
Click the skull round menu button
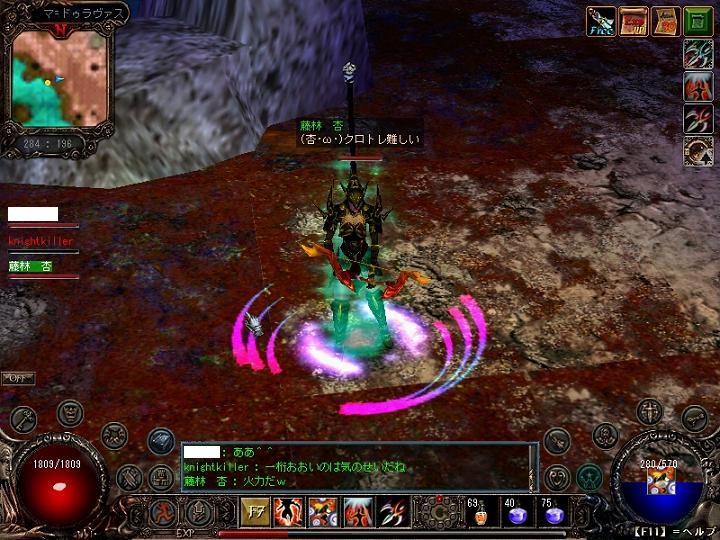(605, 435)
